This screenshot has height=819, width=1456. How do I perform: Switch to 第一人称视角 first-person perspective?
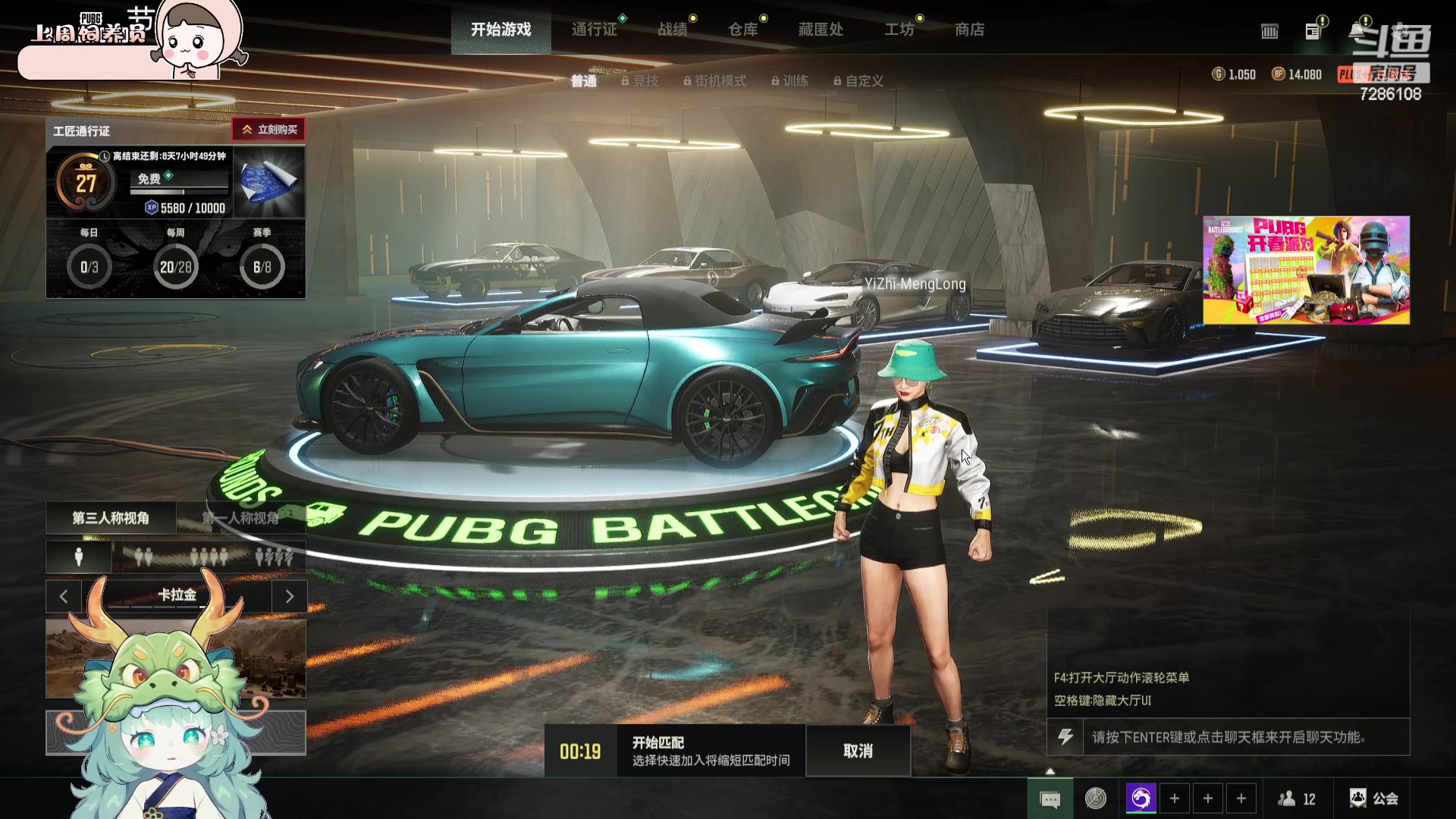click(x=241, y=518)
